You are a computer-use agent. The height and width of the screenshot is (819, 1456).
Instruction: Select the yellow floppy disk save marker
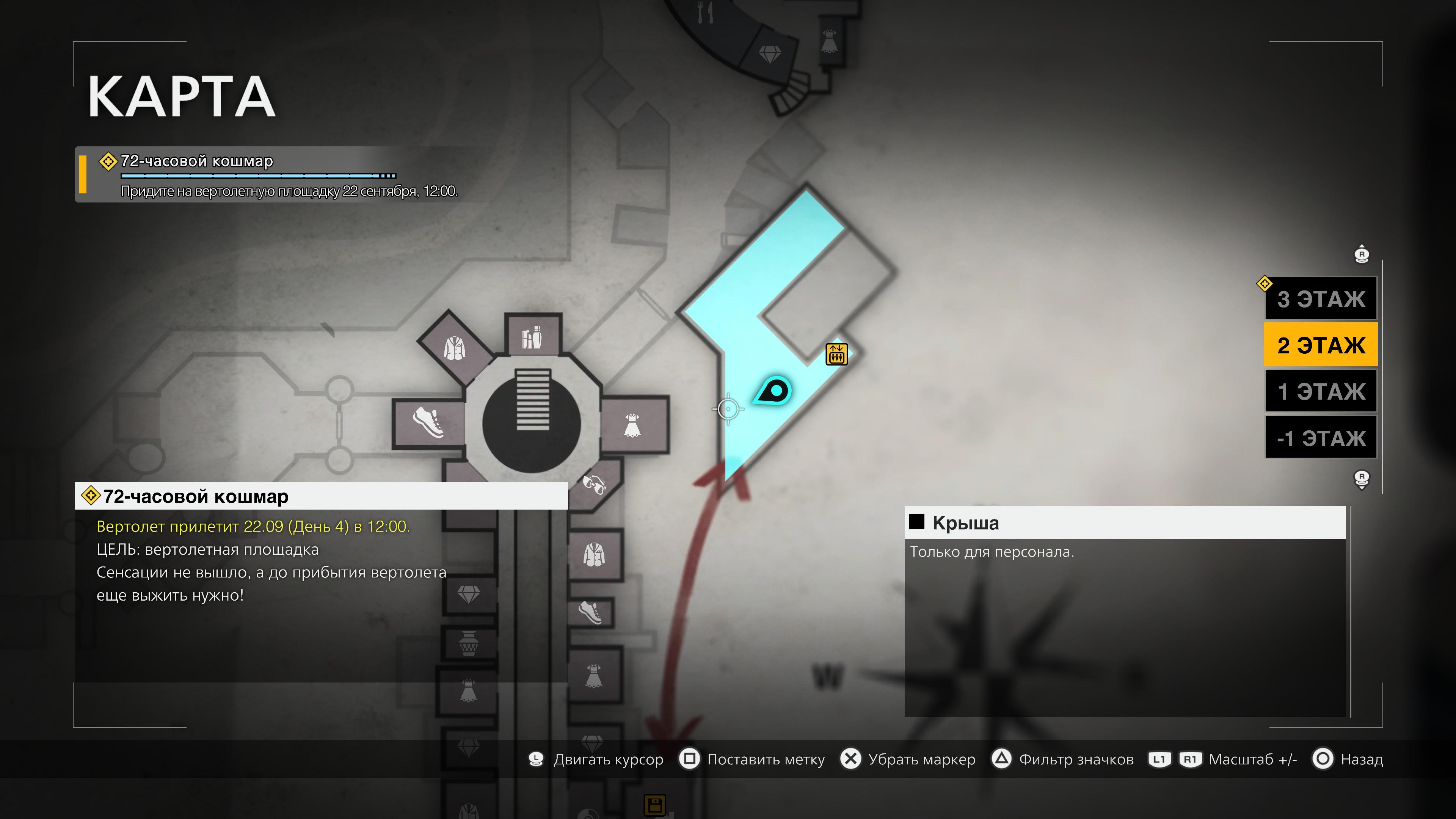[x=655, y=805]
